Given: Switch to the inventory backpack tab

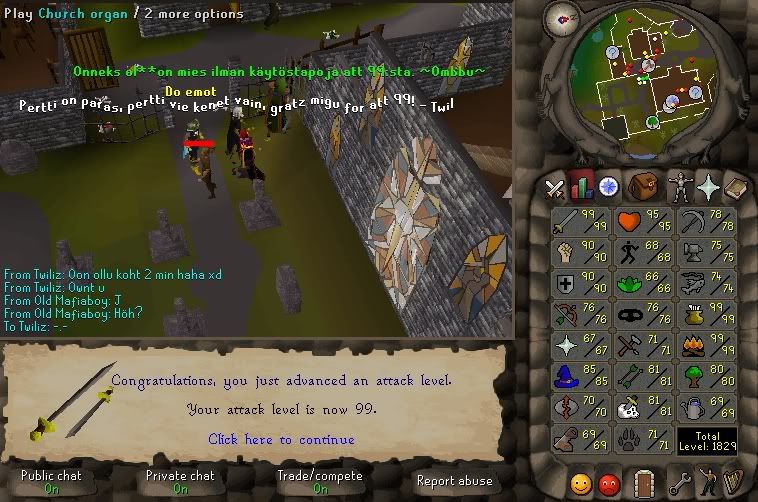Looking at the screenshot, I should point(642,187).
